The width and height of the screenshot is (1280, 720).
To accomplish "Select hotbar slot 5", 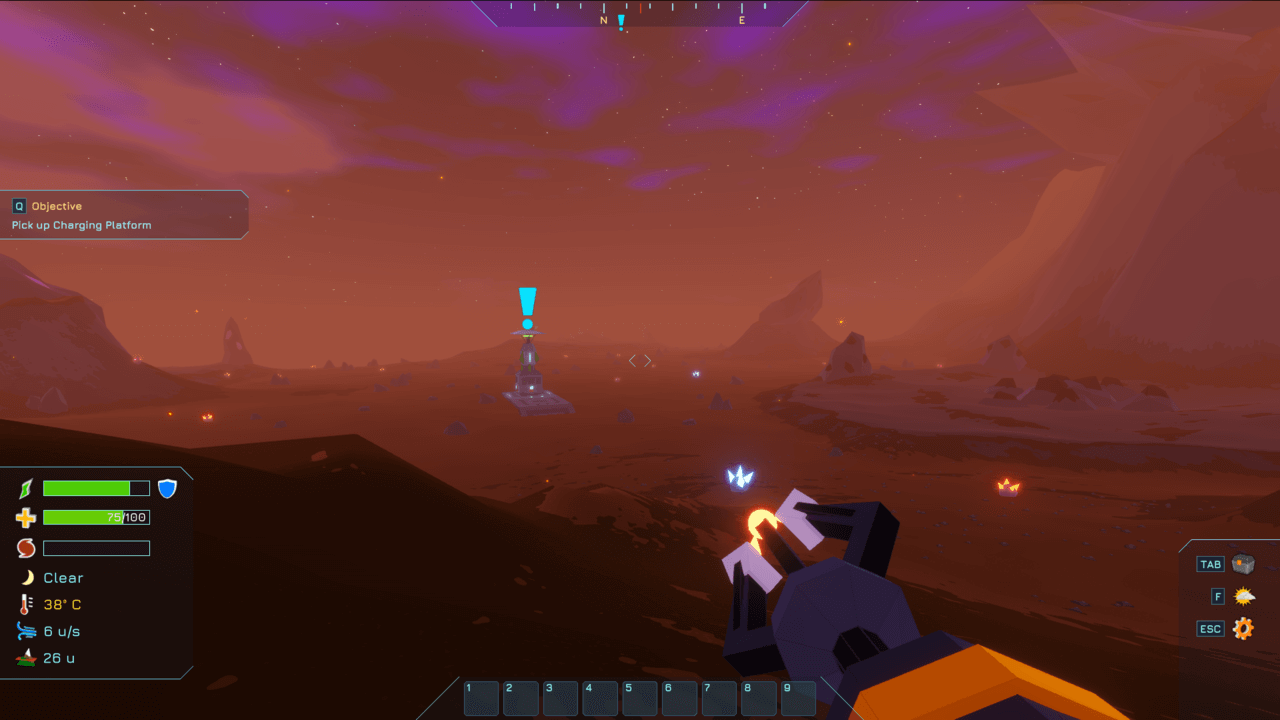I will (x=640, y=698).
